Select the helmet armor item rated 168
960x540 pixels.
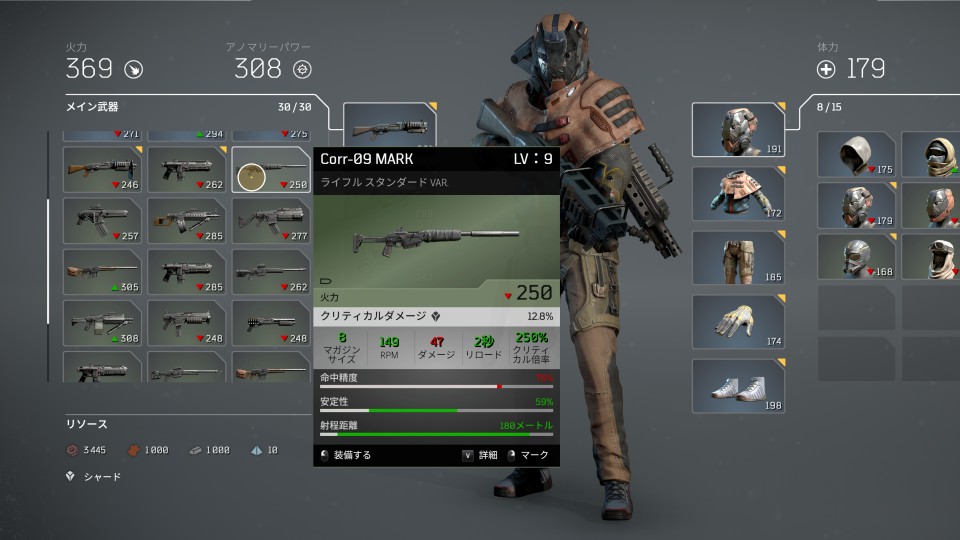coord(856,256)
